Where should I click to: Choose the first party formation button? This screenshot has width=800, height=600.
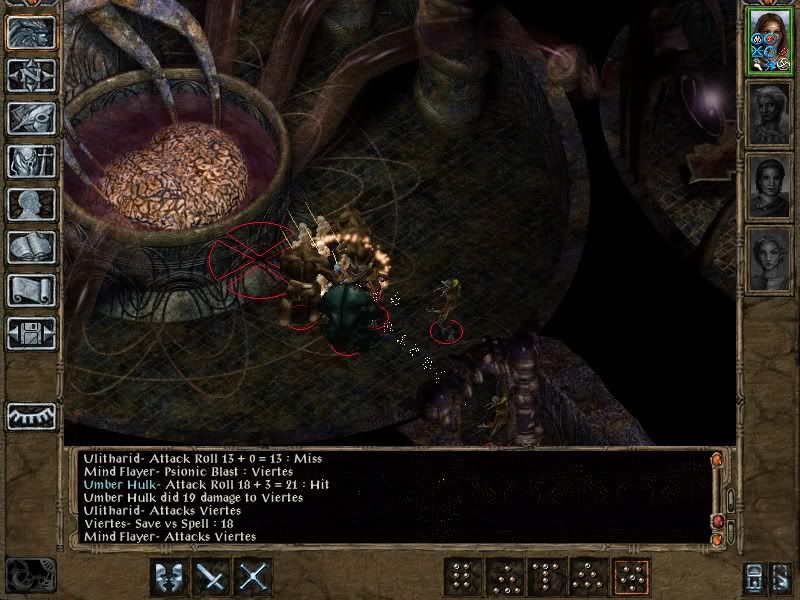coord(461,577)
